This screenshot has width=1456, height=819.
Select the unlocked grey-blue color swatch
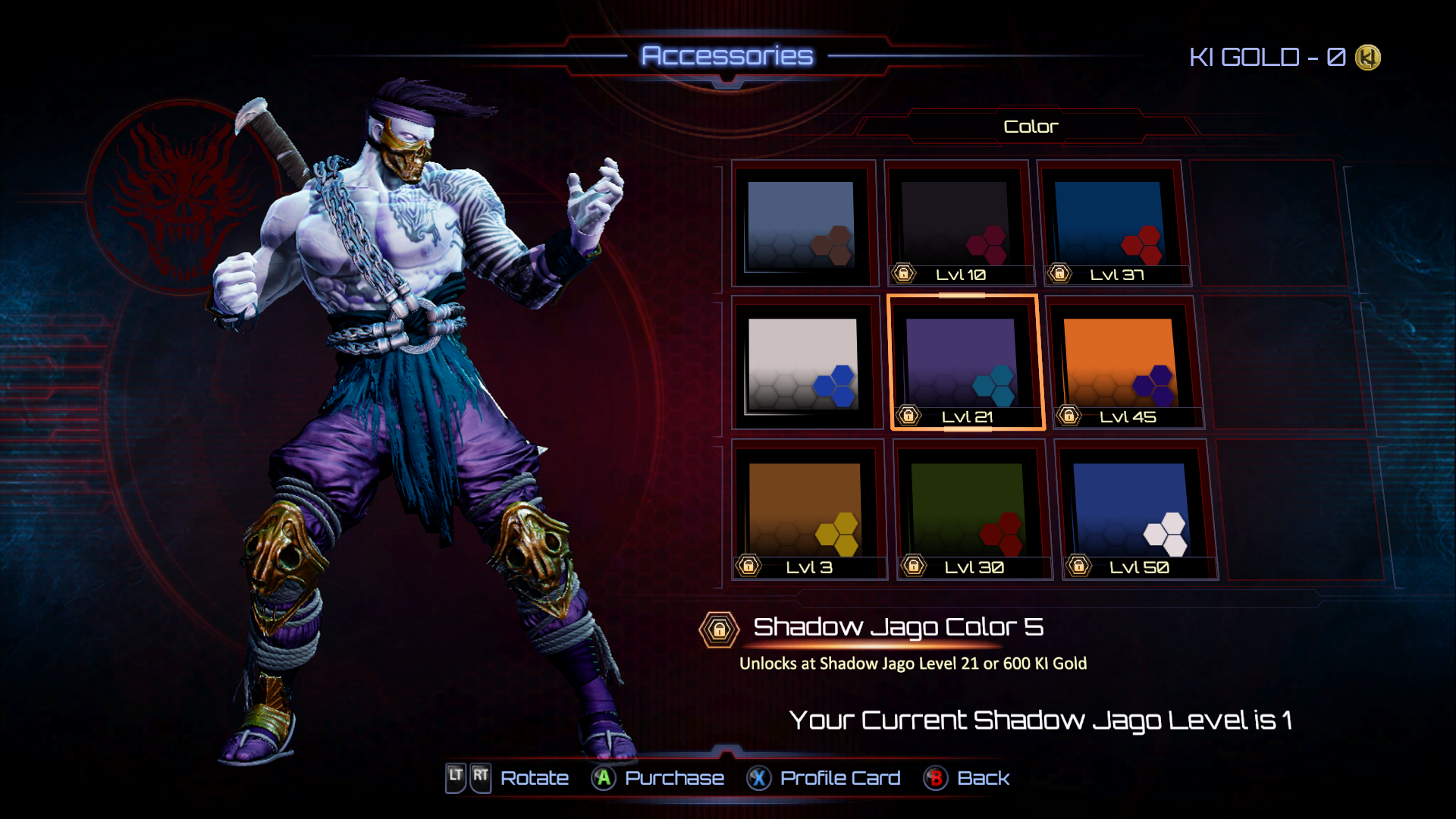(802, 224)
